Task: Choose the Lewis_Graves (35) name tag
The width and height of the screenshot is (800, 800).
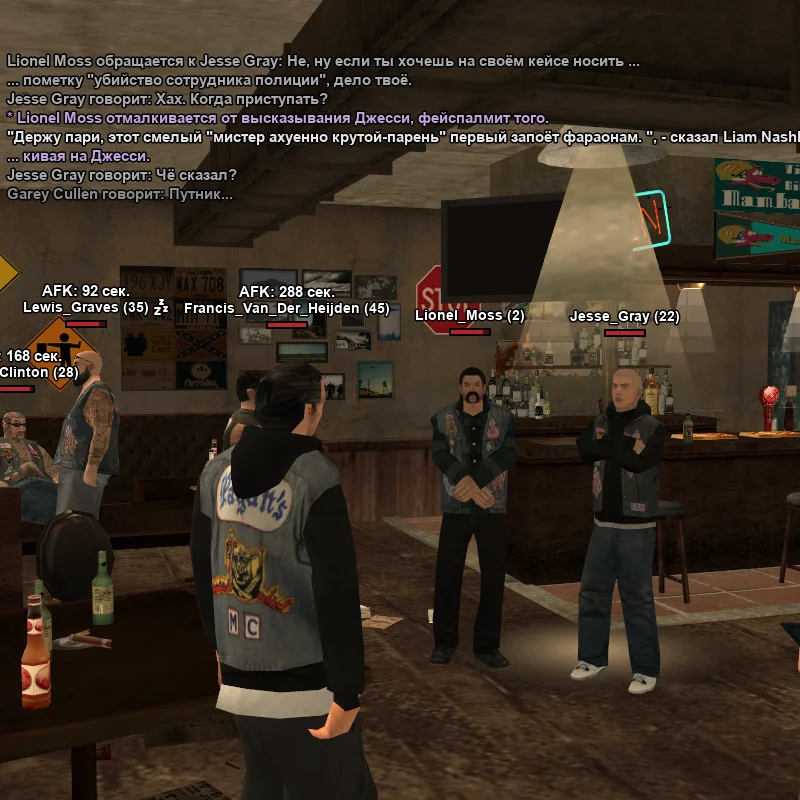Action: click(85, 308)
